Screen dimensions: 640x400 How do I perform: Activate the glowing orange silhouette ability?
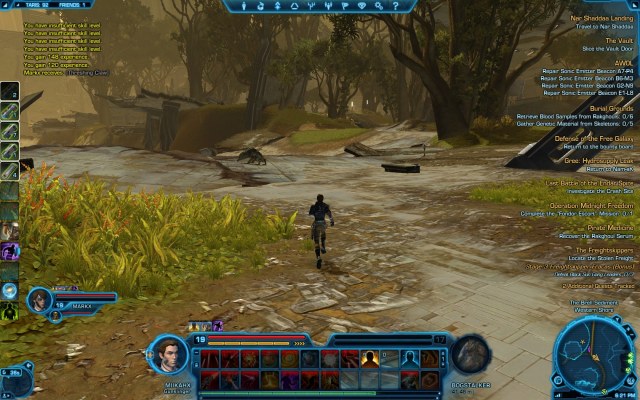coord(371,357)
